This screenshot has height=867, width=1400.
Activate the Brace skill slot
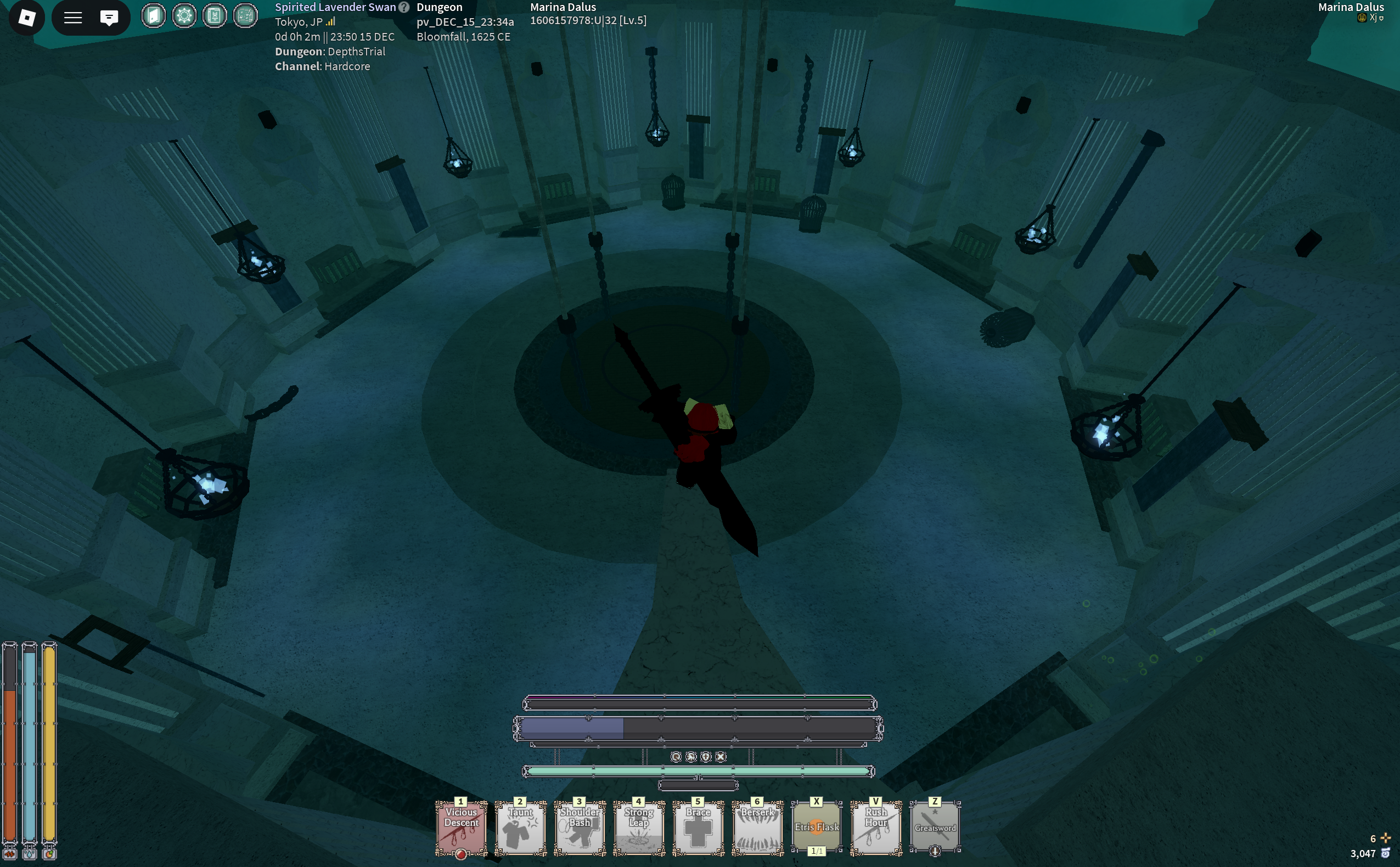click(x=698, y=827)
